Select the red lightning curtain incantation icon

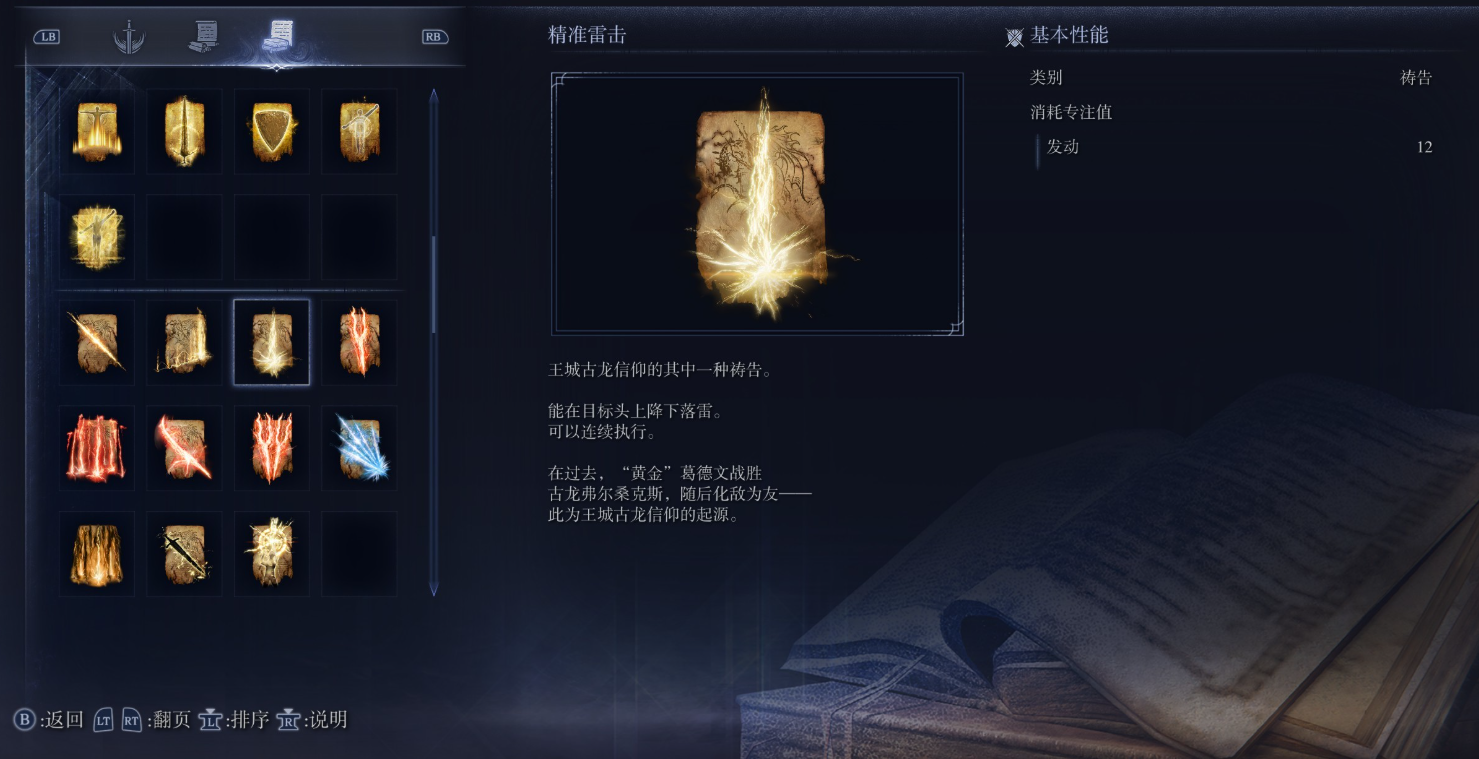[96, 447]
